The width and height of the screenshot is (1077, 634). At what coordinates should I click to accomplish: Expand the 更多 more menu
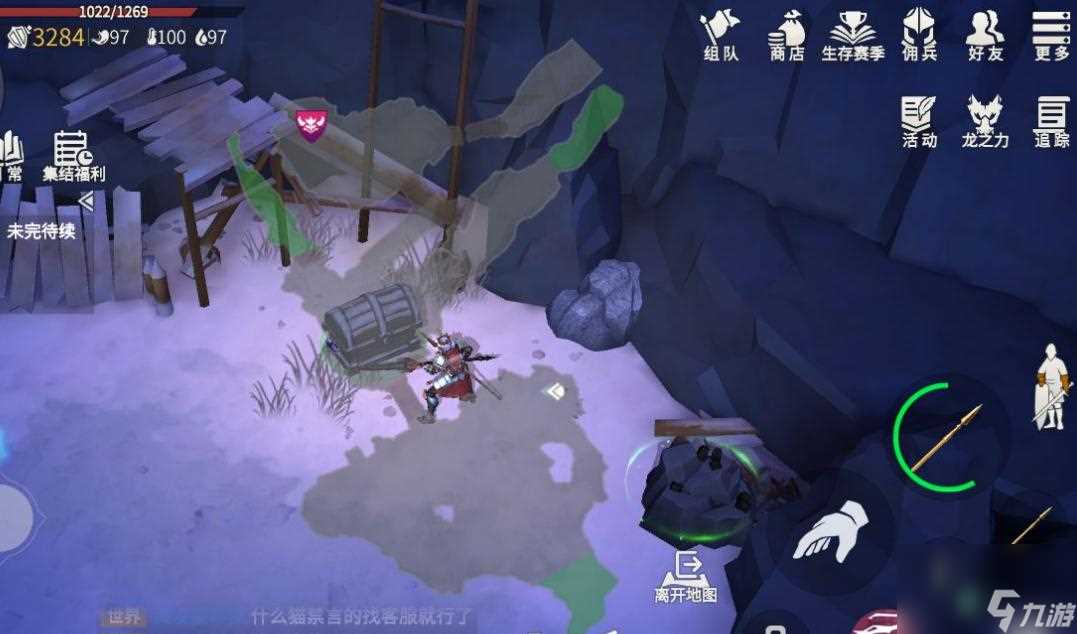coord(1051,35)
